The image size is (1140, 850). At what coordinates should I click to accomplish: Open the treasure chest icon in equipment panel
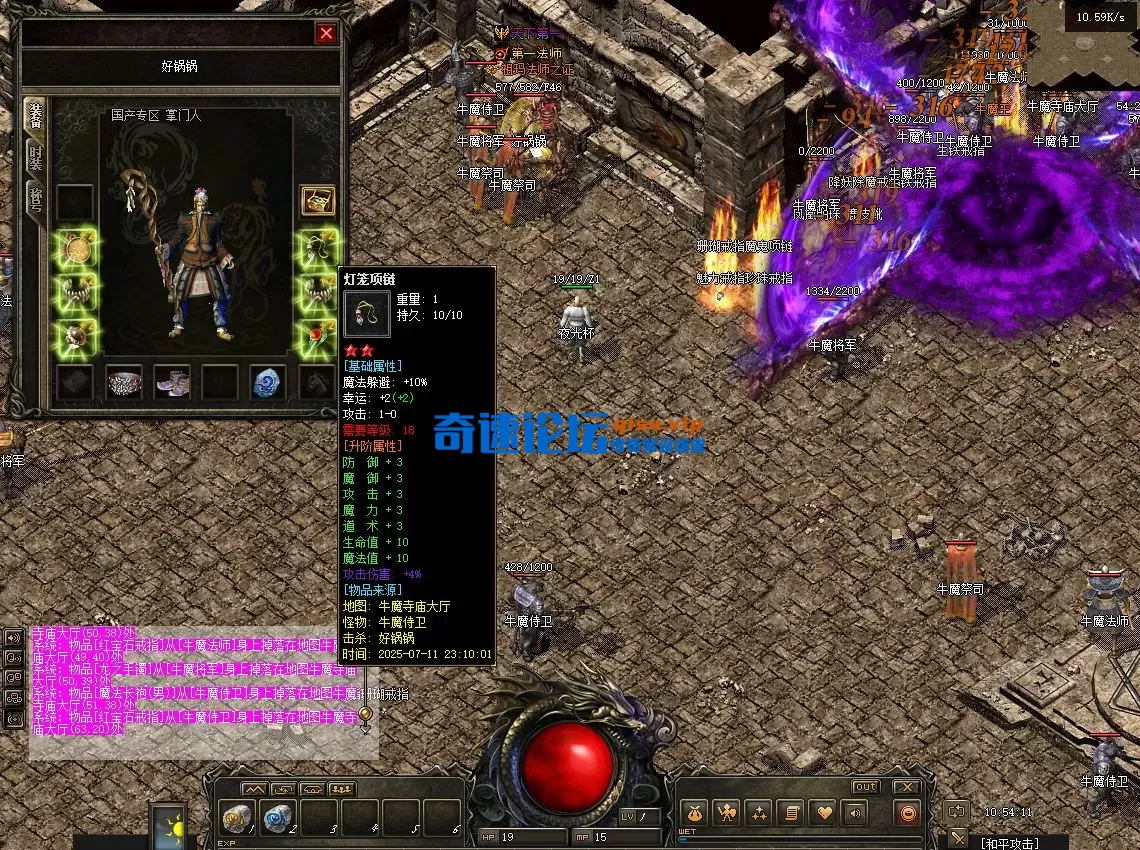(318, 200)
